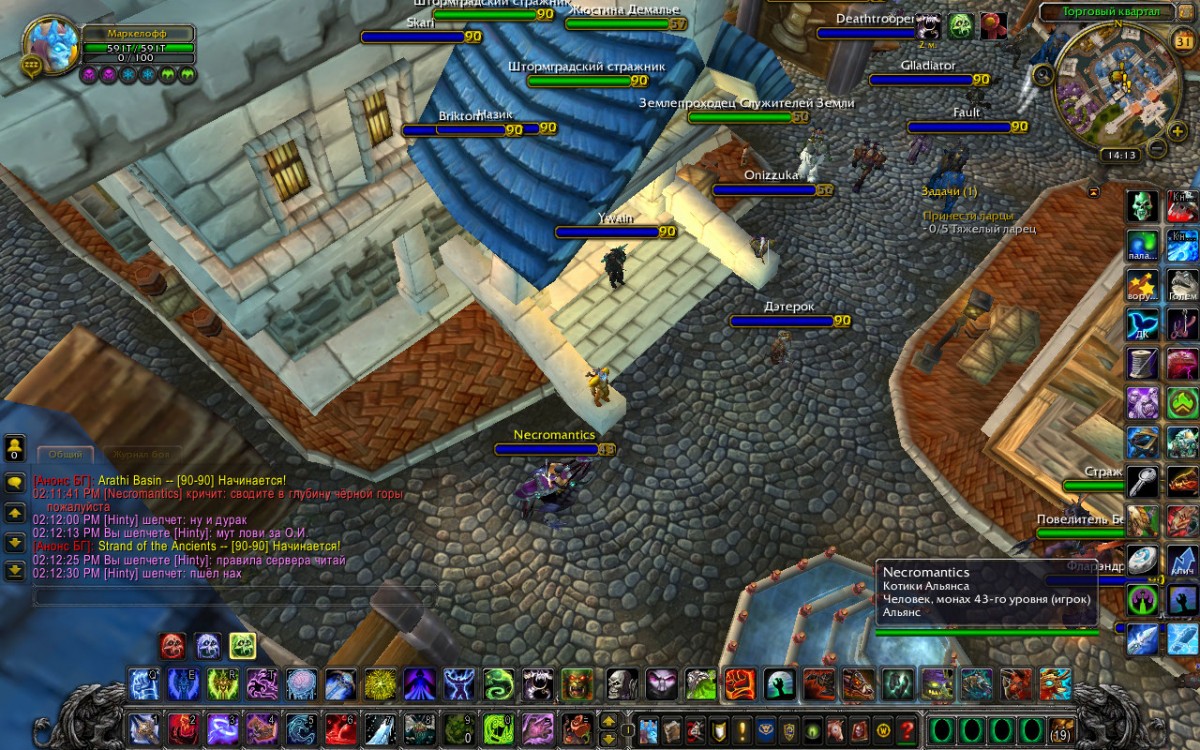This screenshot has width=1200, height=750.
Task: Use the silver key item on right bar
Action: (x=1143, y=482)
